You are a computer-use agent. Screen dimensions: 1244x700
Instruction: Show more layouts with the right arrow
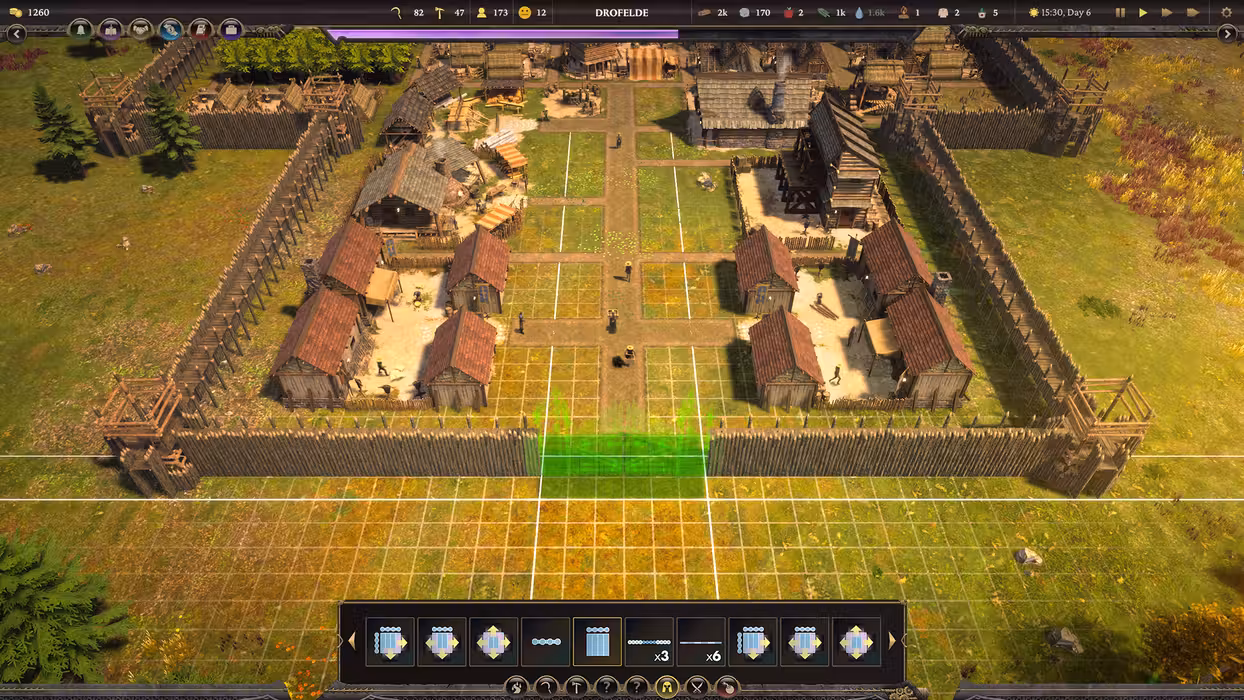coord(892,641)
